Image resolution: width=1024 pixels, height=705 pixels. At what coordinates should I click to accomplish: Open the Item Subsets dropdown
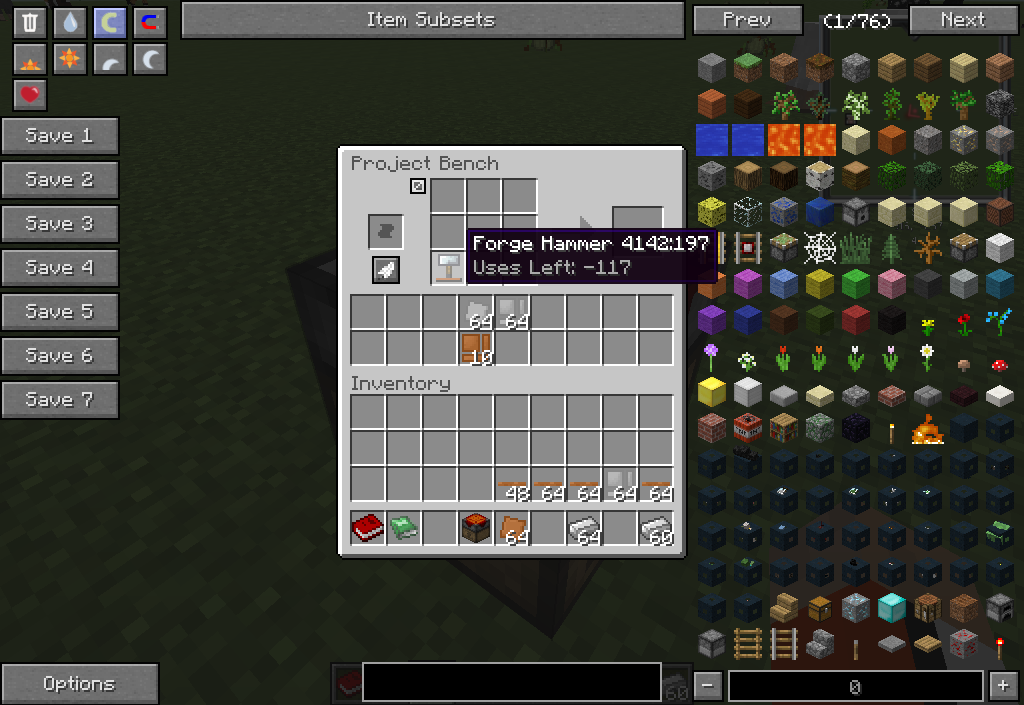pyautogui.click(x=432, y=20)
